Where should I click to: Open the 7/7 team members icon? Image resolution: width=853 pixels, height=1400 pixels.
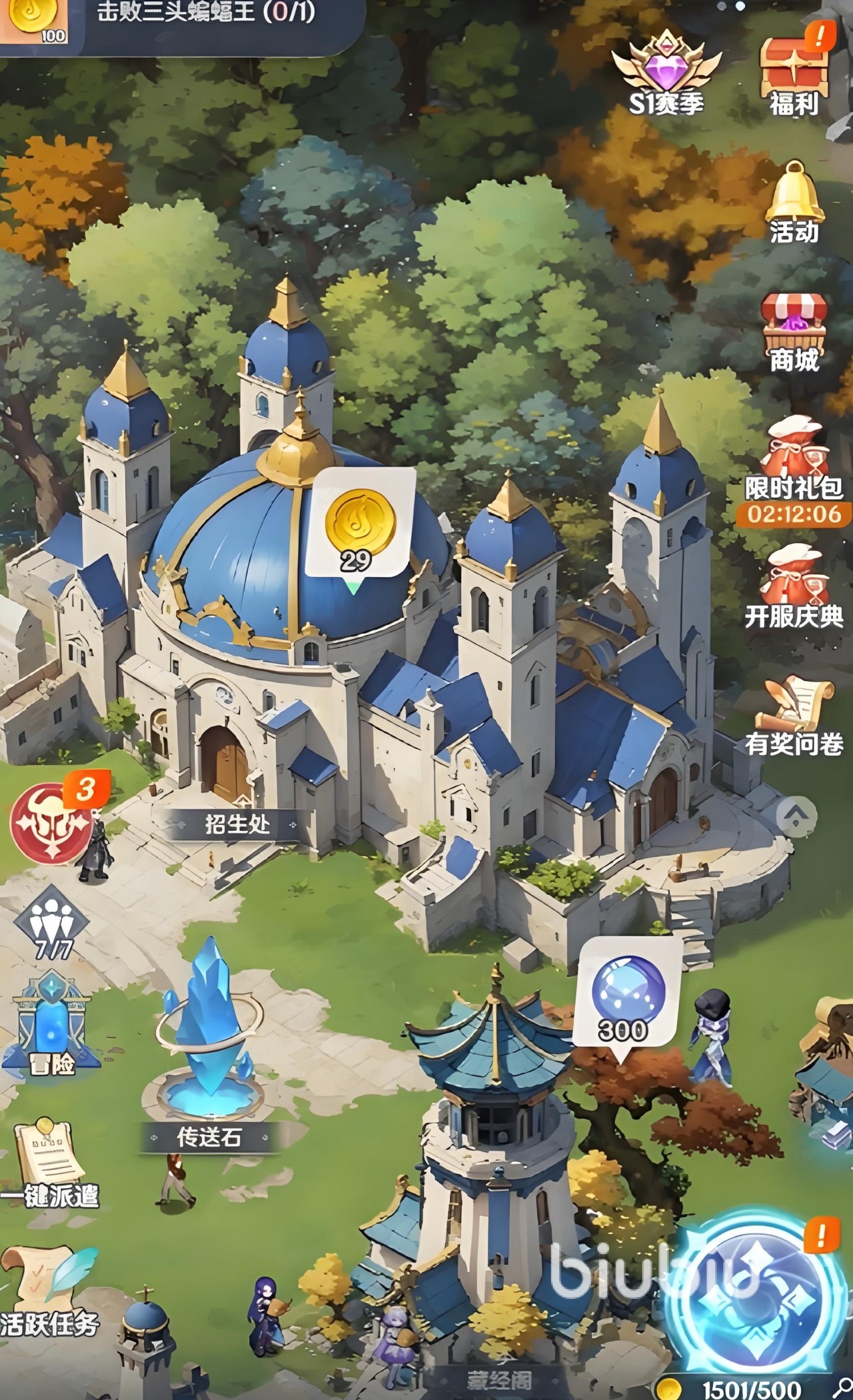click(52, 923)
